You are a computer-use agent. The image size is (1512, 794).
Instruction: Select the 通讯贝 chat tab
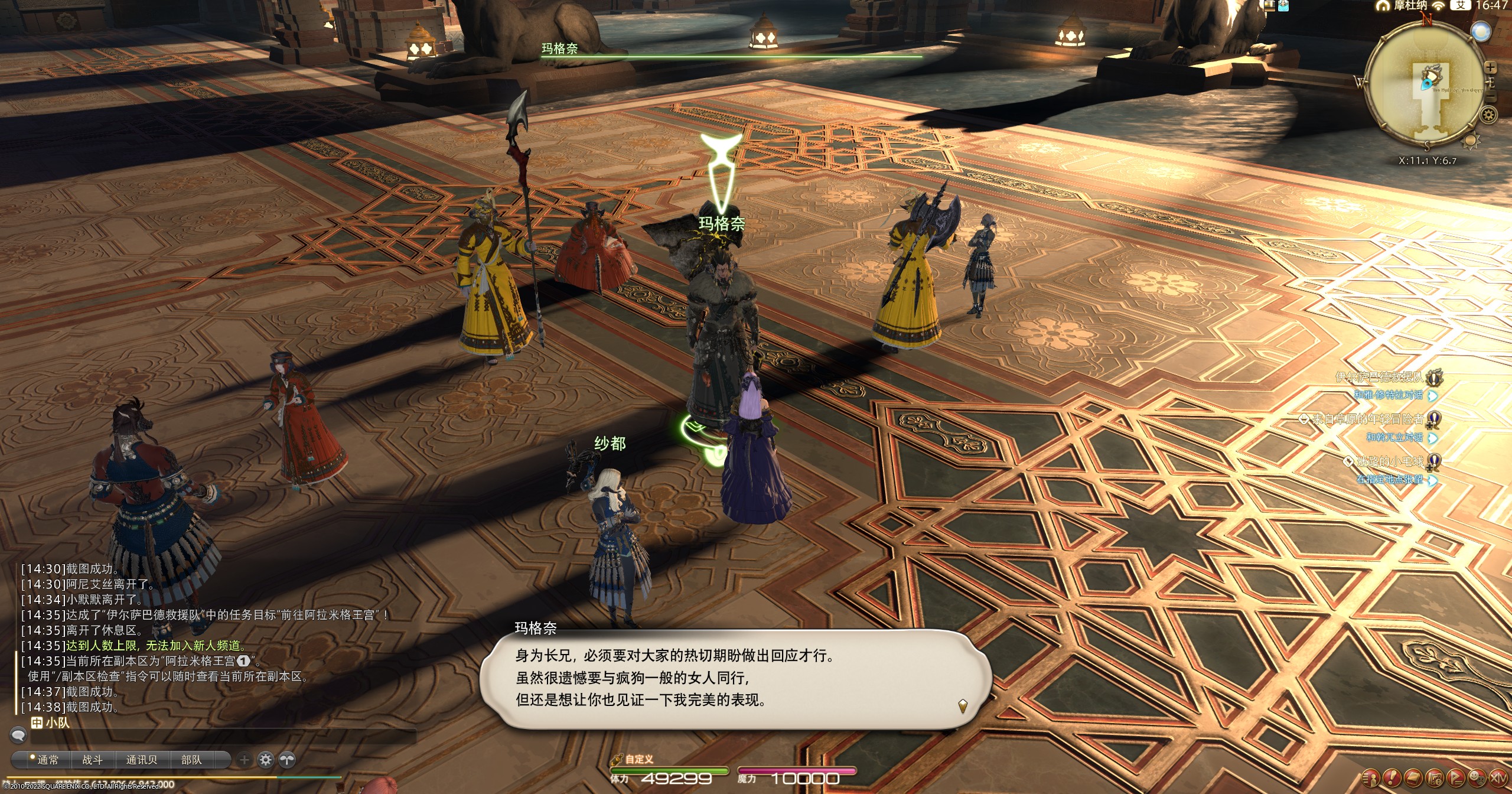141,760
